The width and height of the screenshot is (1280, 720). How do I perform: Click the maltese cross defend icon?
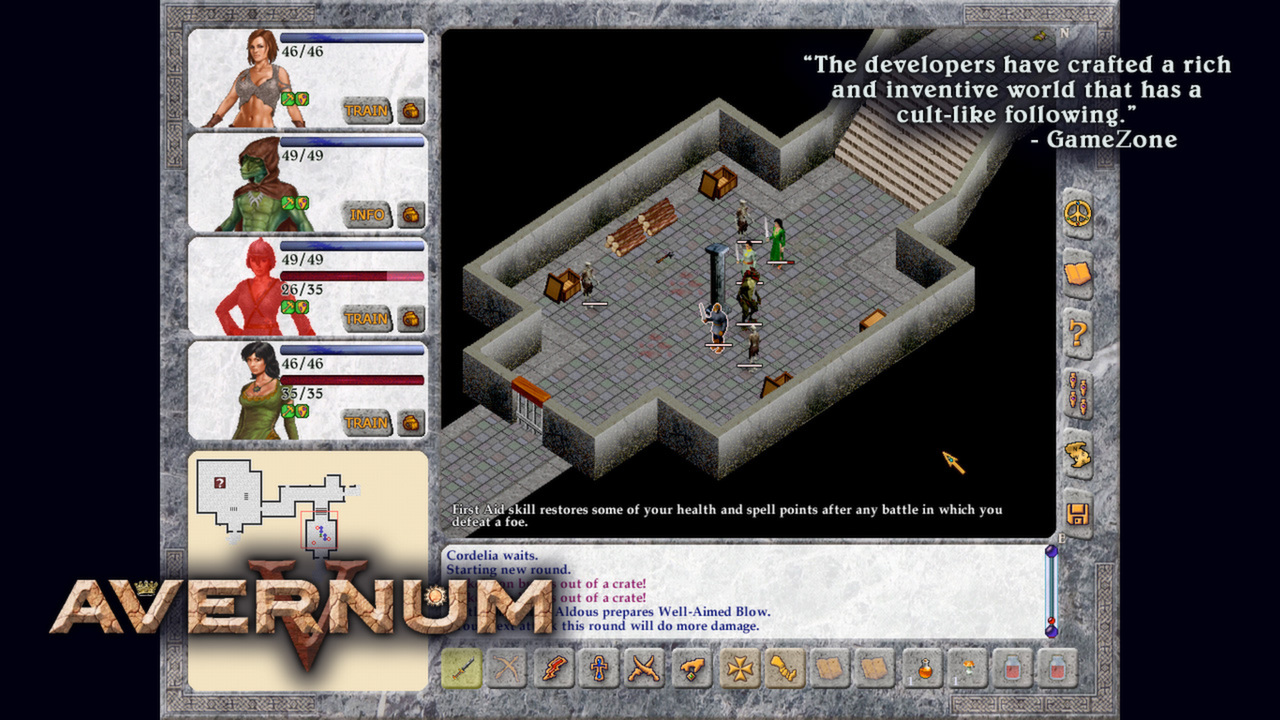point(736,668)
